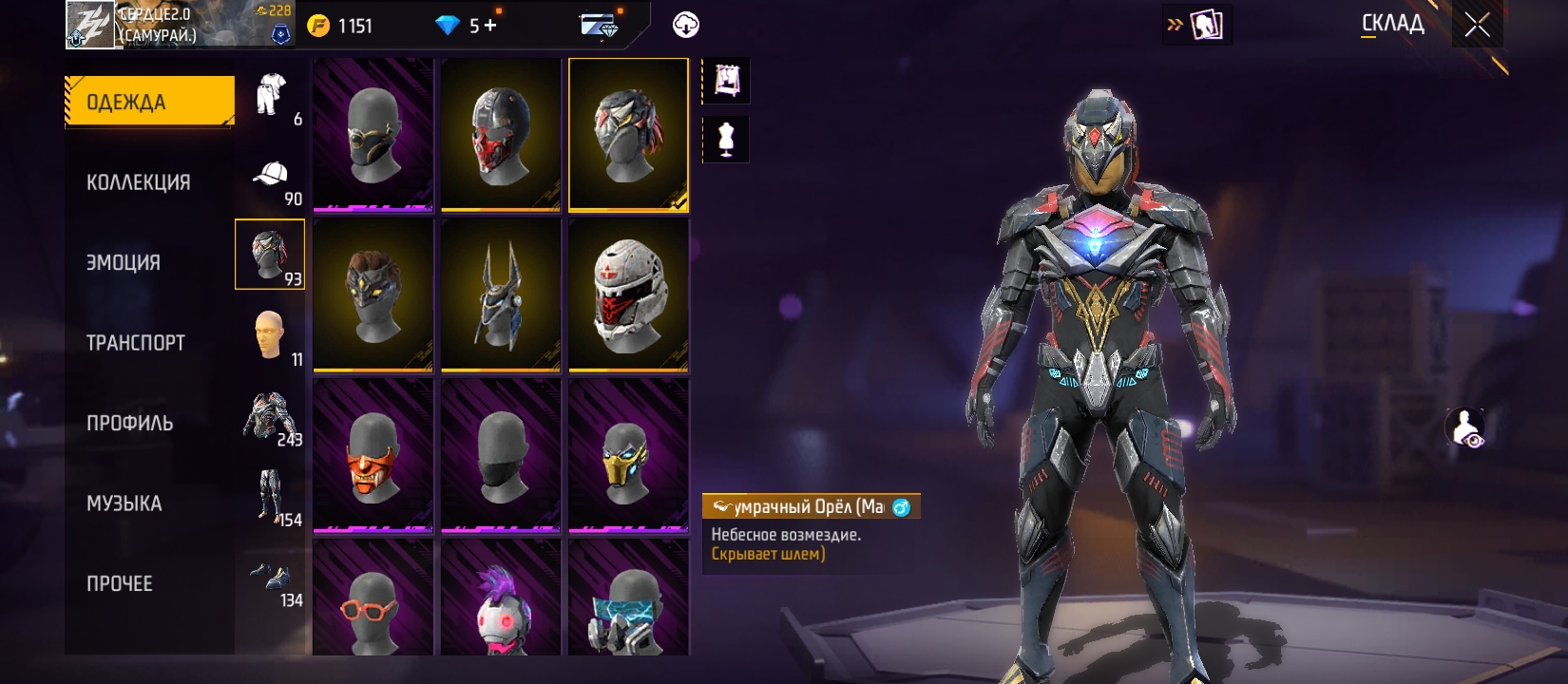Open the mannequin outfit preset icon
Viewport: 1568px width, 684px height.
point(726,140)
